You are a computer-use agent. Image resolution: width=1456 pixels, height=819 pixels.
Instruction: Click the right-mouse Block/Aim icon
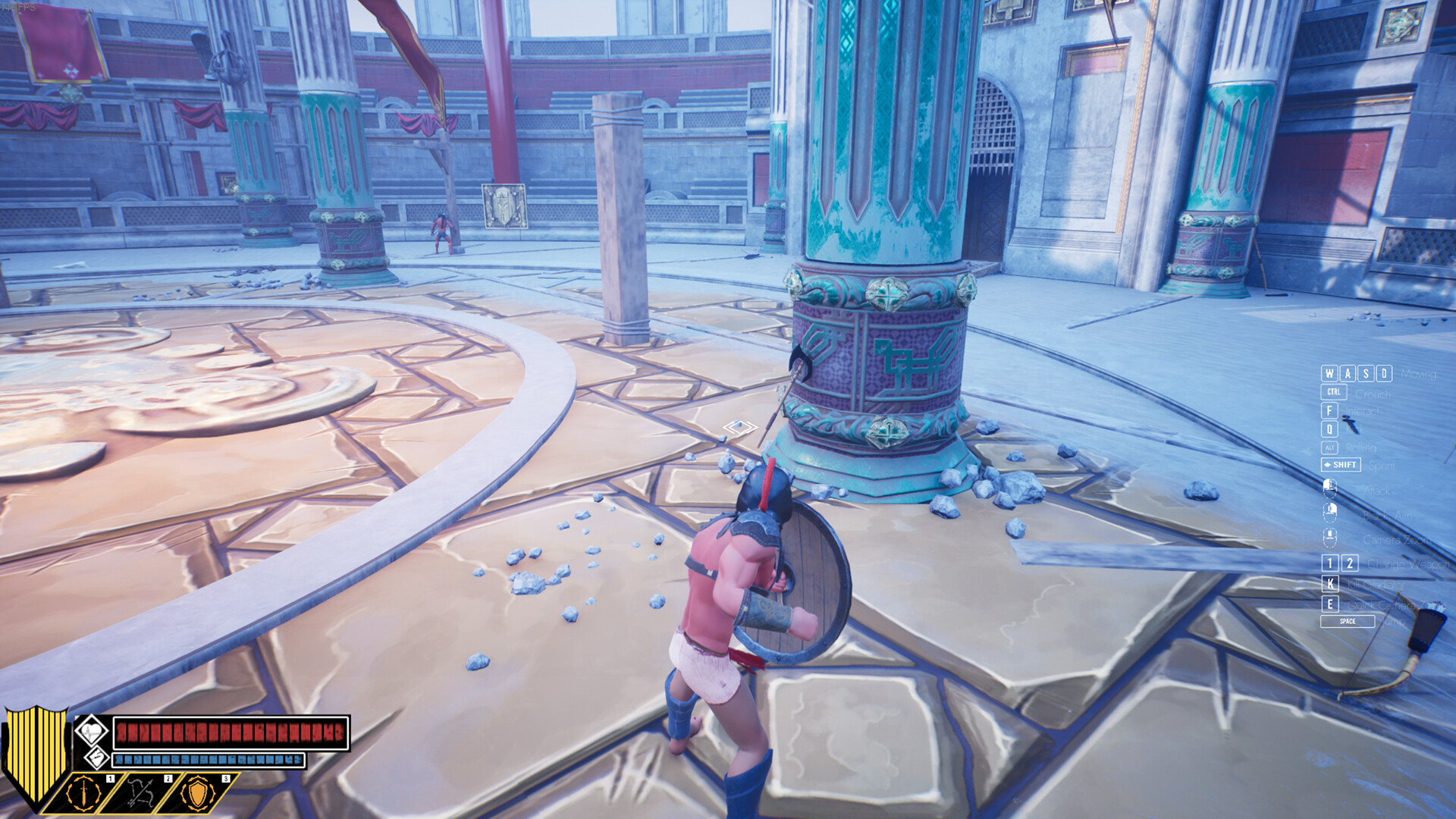1330,512
